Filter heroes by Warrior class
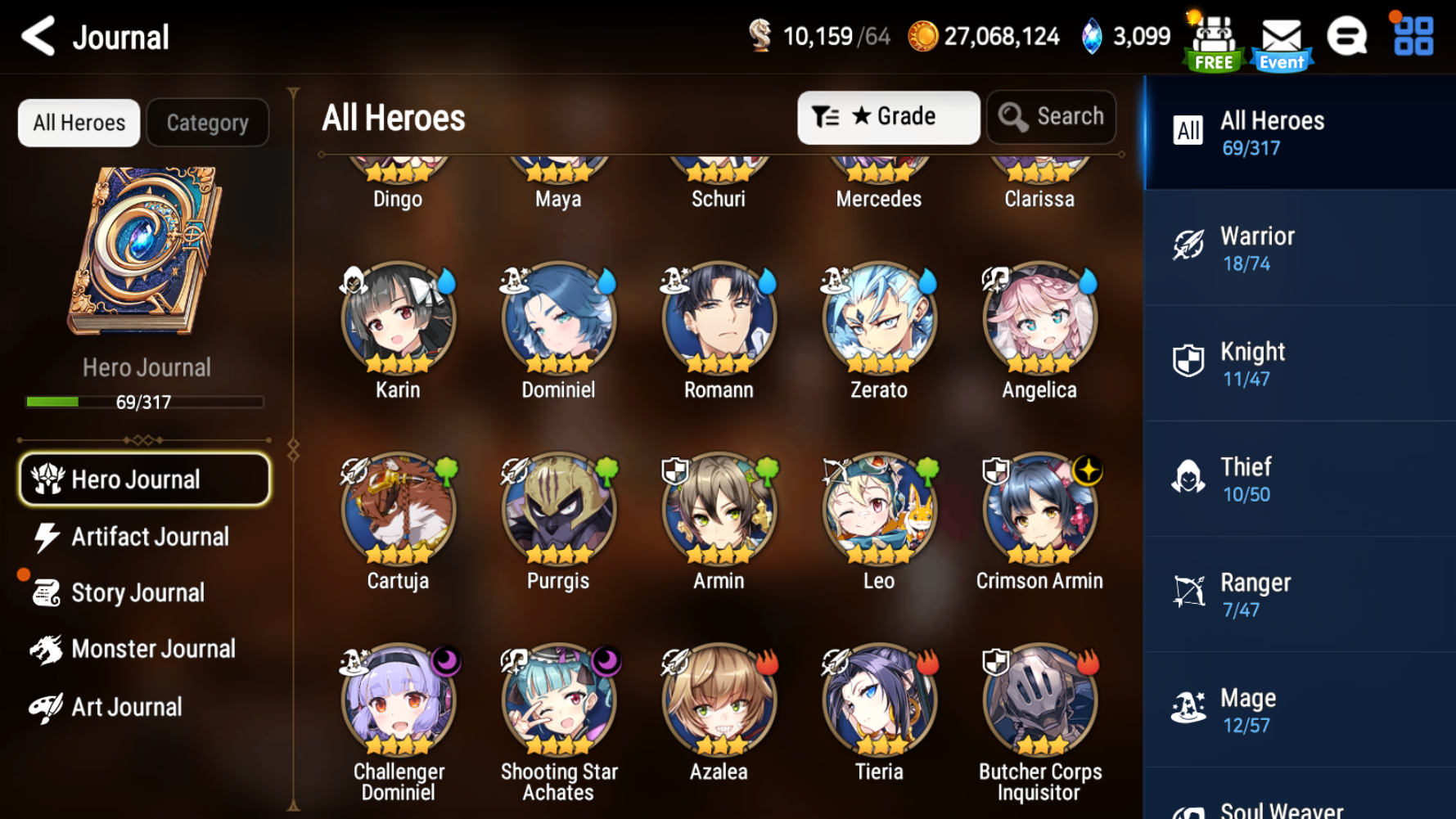Viewport: 1456px width, 819px height. point(1300,247)
